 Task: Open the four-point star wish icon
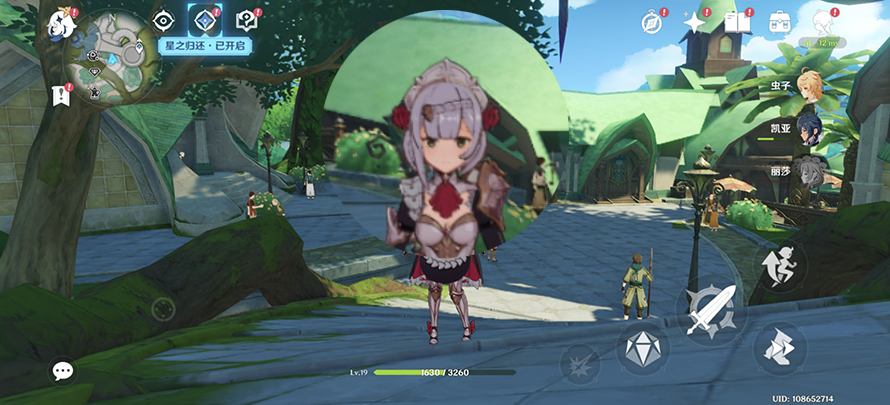[694, 22]
